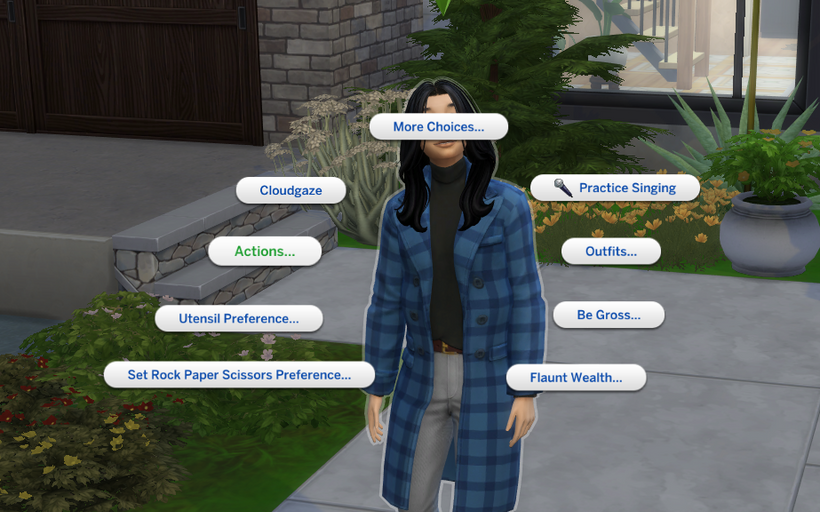Open the More Choices option
The height and width of the screenshot is (512, 820).
438,127
